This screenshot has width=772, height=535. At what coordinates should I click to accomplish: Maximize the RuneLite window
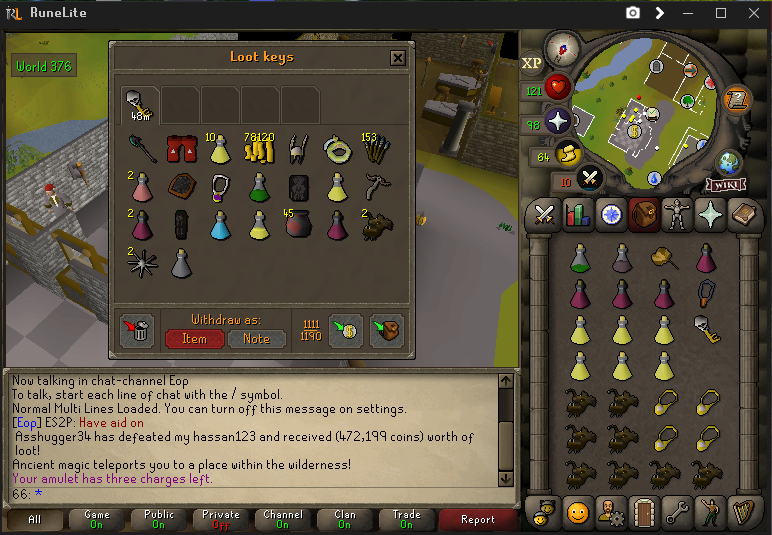[721, 13]
